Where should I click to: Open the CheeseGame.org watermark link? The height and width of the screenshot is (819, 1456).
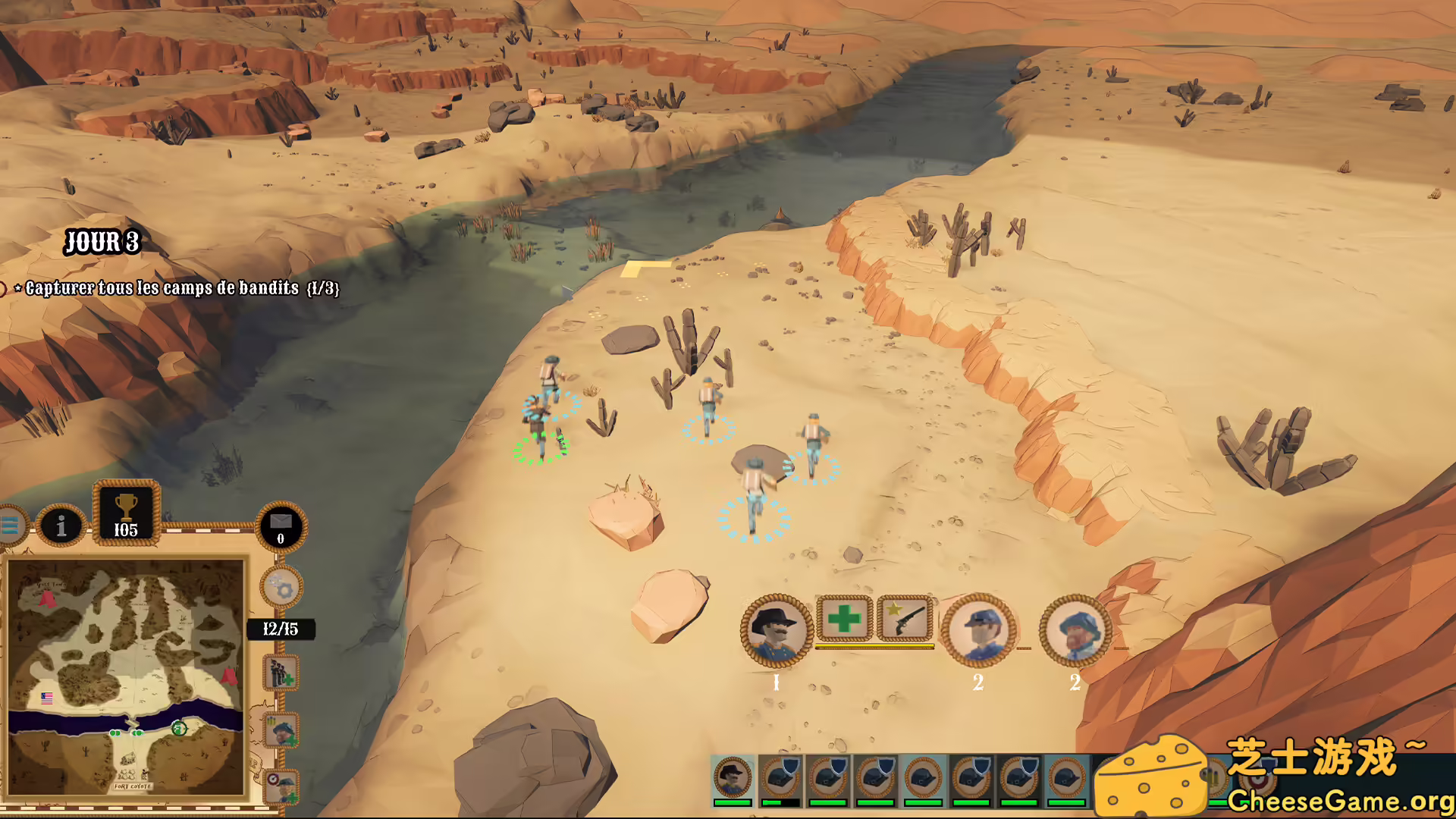(x=1339, y=801)
